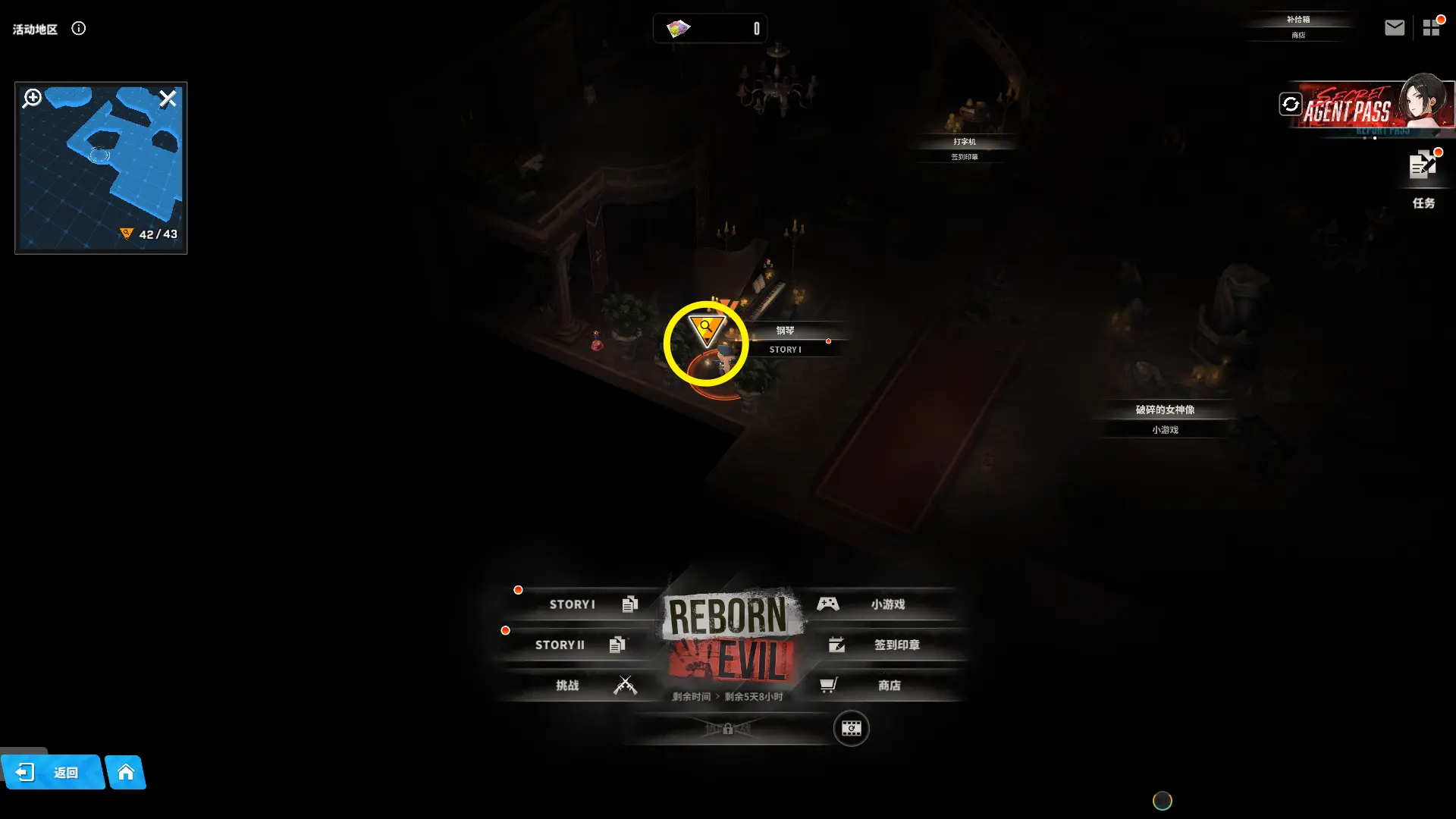Go to the home screen via house icon
The width and height of the screenshot is (1456, 819).
coord(126,773)
